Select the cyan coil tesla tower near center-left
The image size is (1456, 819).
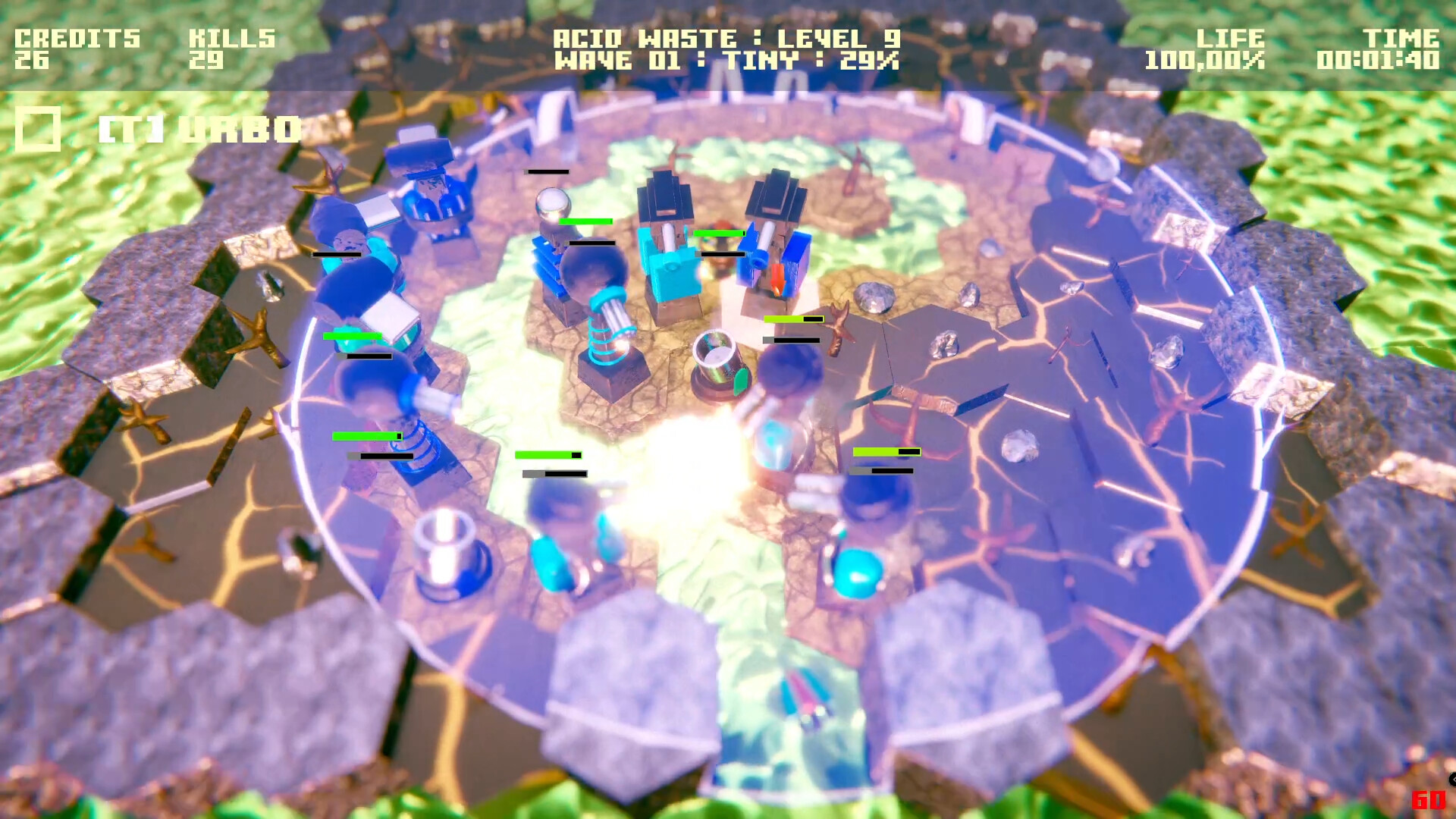607,318
